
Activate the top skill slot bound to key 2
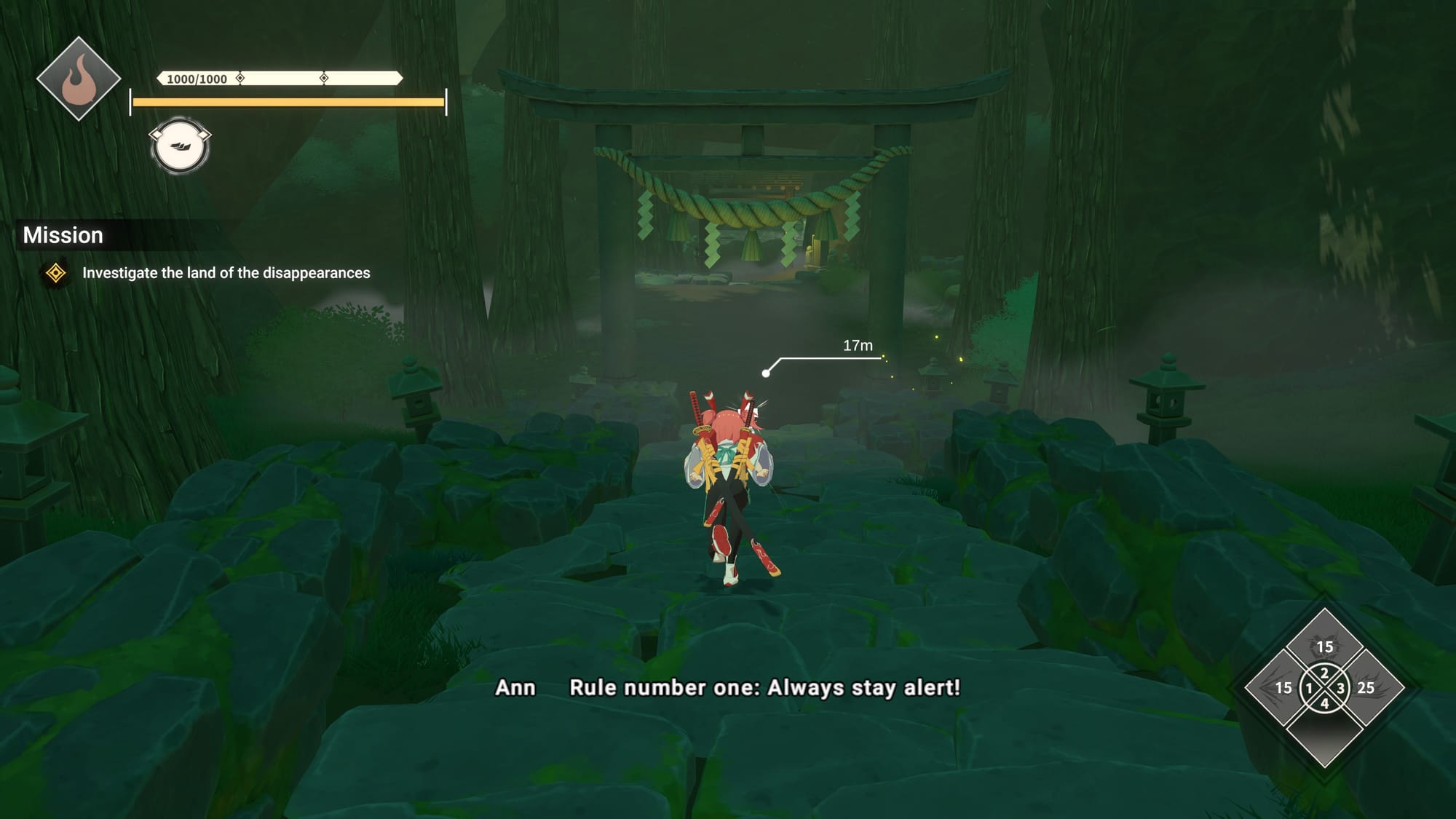coord(1324,644)
